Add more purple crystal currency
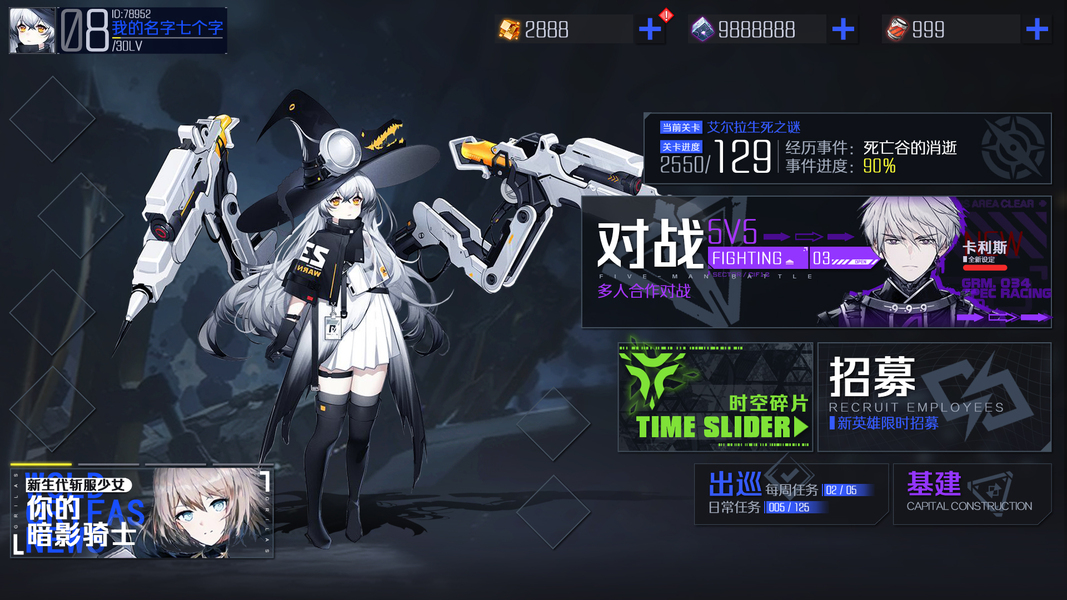 (843, 30)
